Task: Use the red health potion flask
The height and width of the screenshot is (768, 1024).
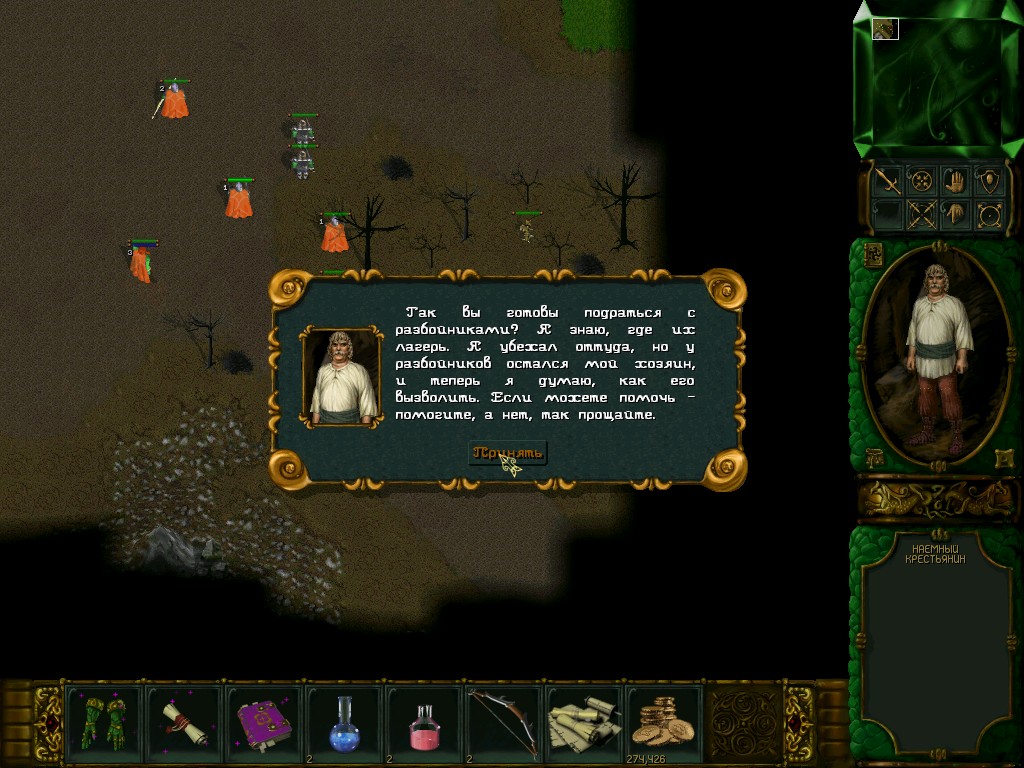Action: (x=423, y=722)
